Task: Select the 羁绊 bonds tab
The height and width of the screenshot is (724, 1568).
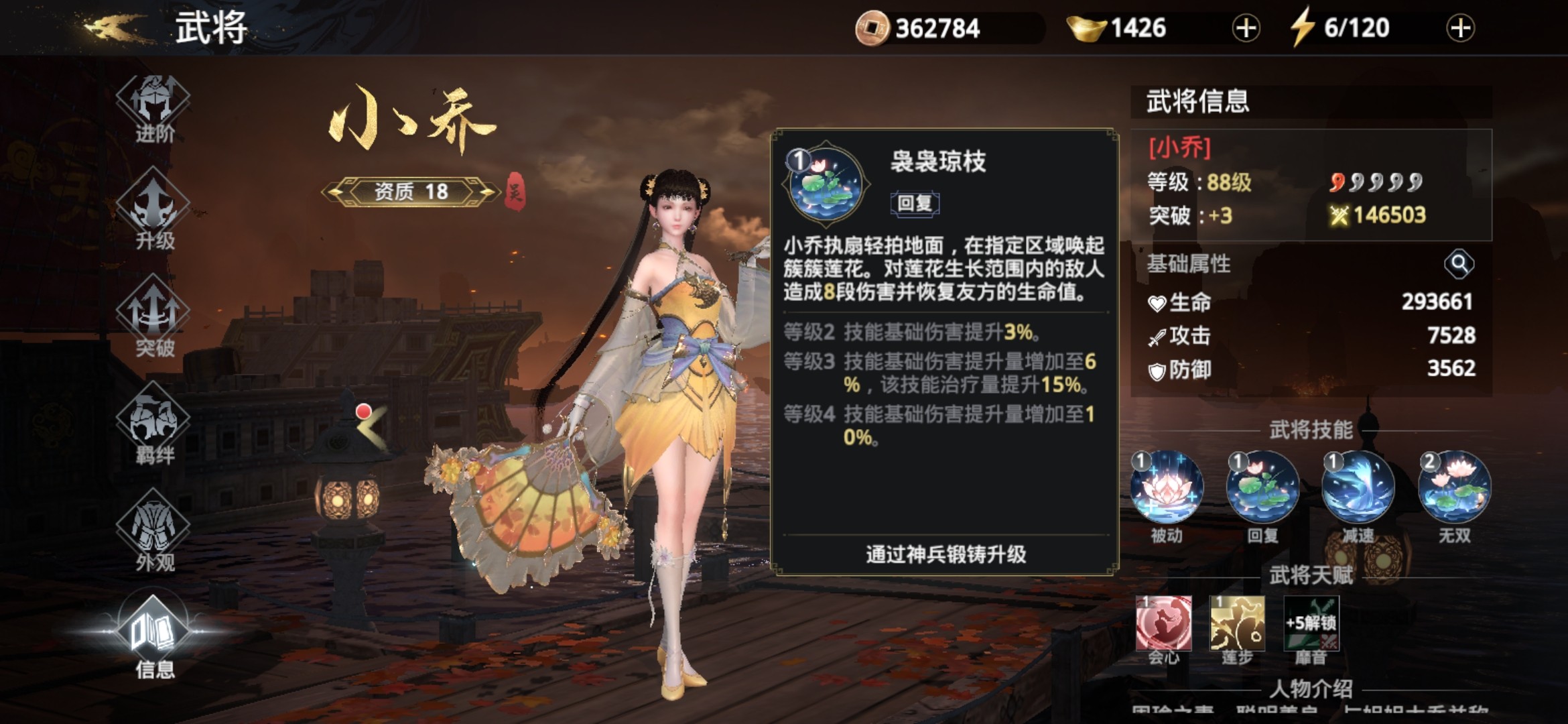Action: tap(153, 426)
